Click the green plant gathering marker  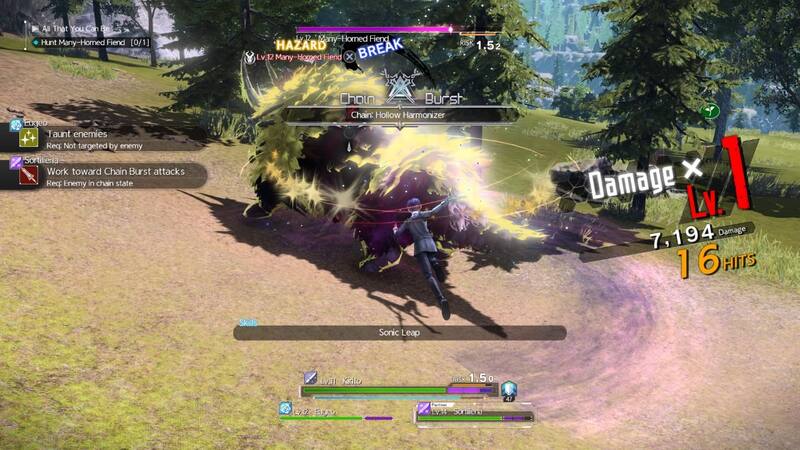click(710, 112)
